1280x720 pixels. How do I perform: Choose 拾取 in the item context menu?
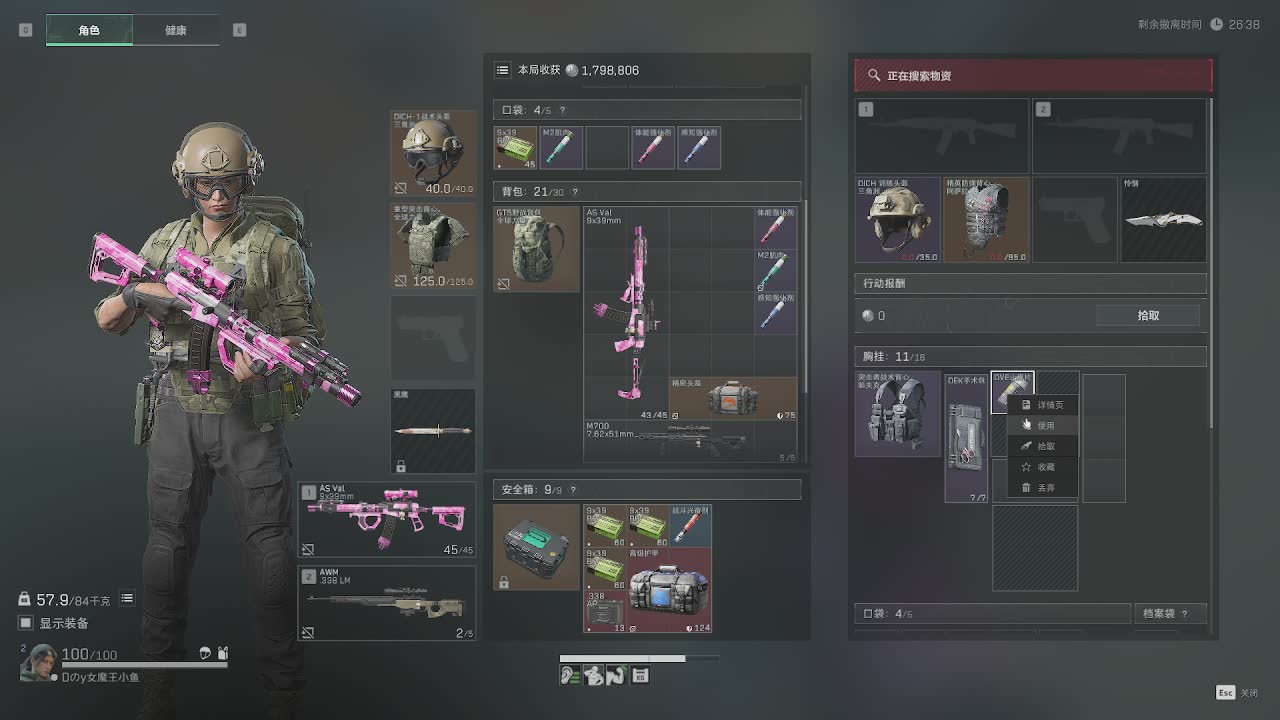(1045, 446)
